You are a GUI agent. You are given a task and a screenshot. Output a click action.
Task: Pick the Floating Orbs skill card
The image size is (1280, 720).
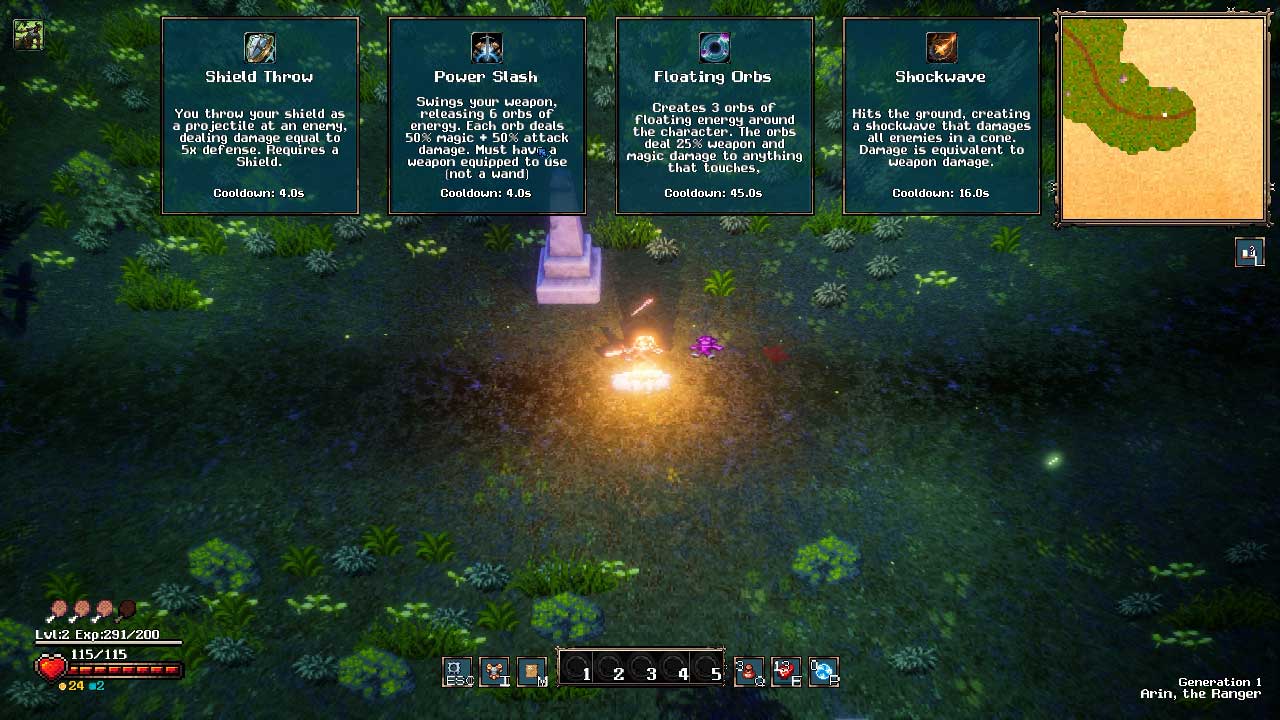coord(714,116)
